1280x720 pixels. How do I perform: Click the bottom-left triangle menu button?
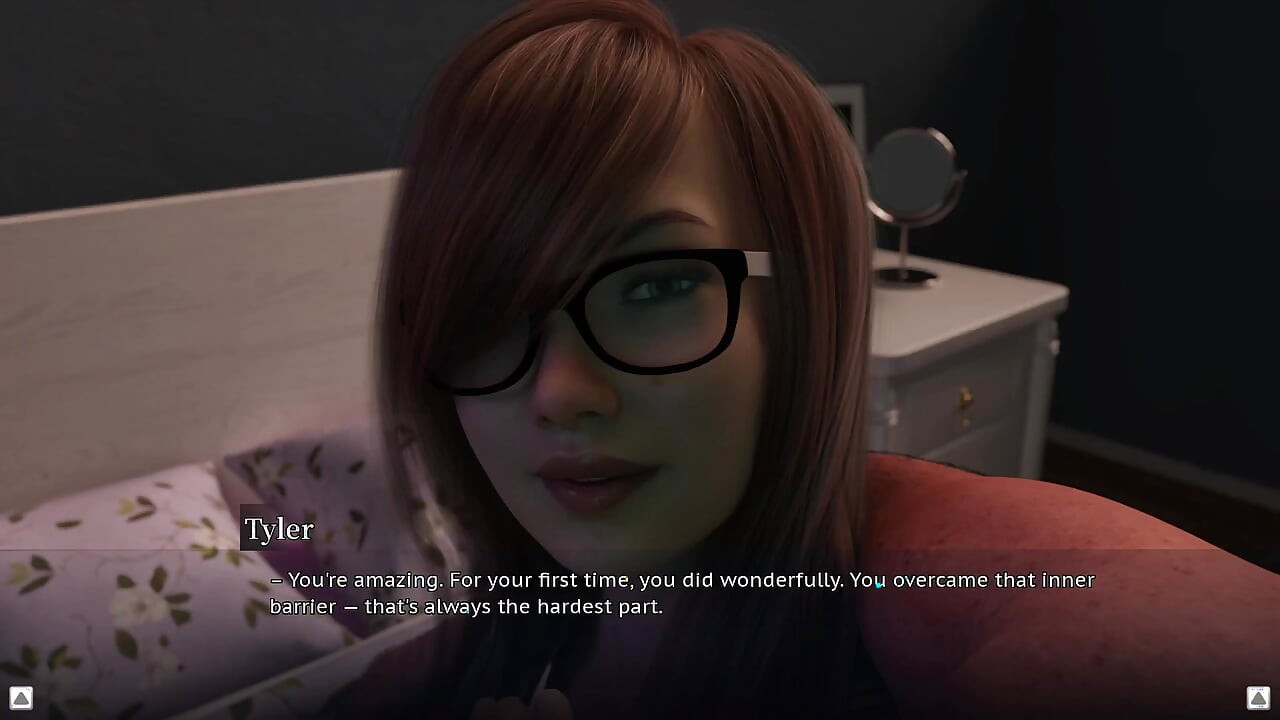coord(21,697)
